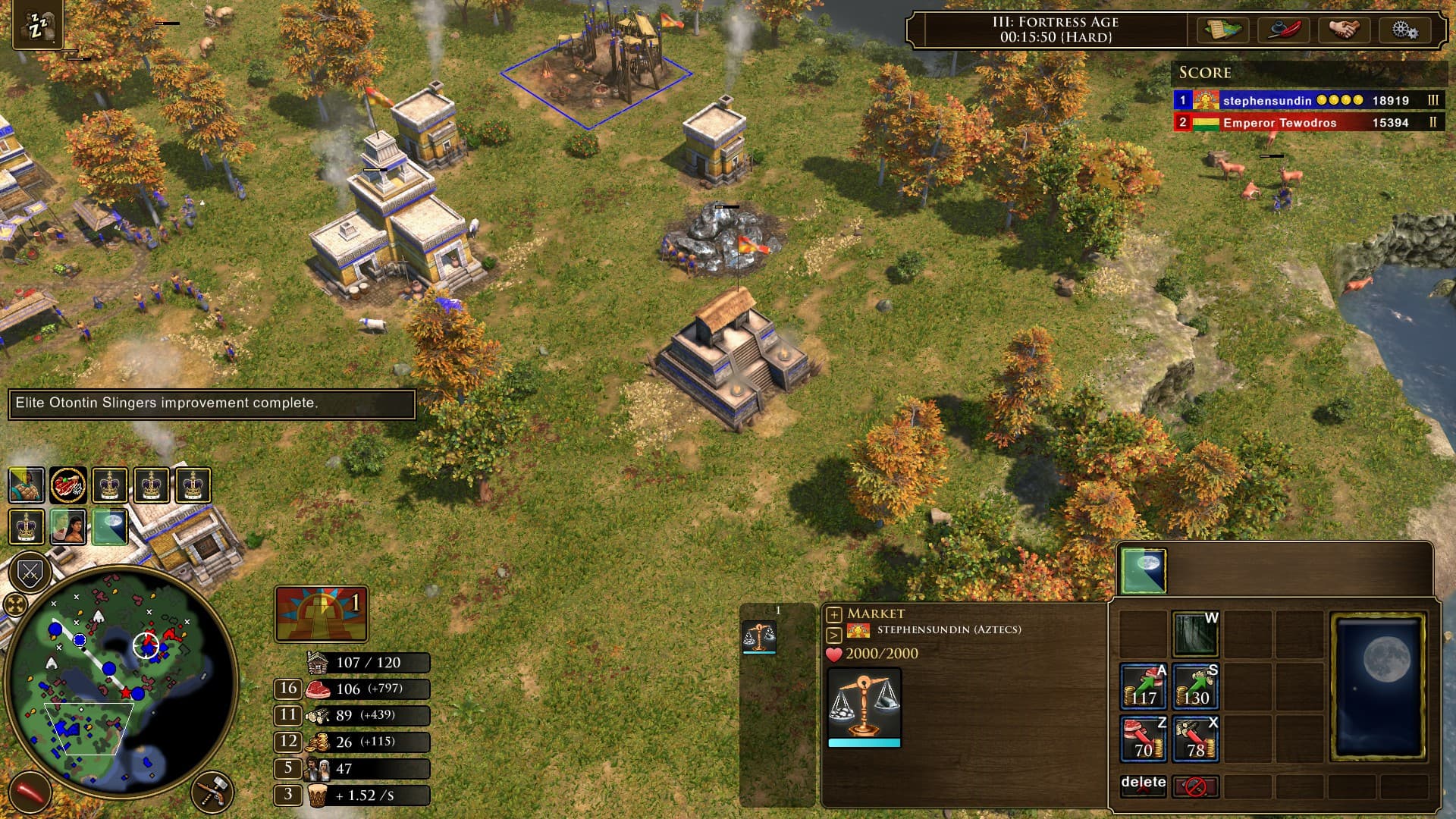This screenshot has width=1456, height=819.
Task: Select the dark forest technology icon
Action: 1195,634
